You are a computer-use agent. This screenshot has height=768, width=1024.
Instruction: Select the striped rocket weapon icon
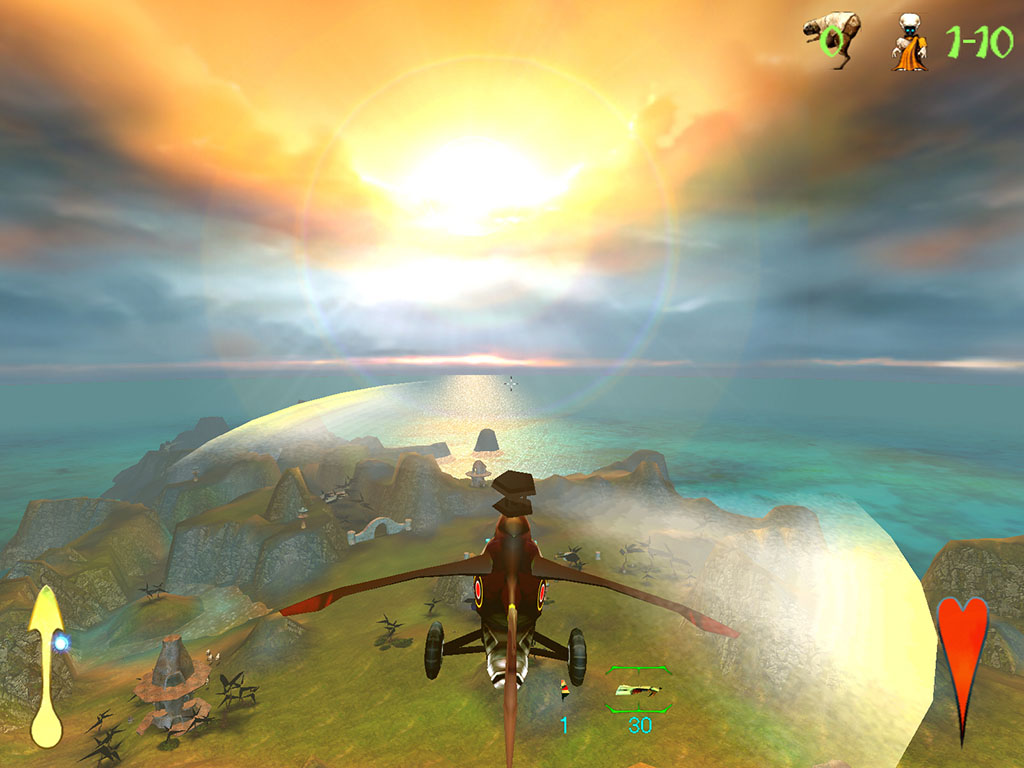pos(564,688)
